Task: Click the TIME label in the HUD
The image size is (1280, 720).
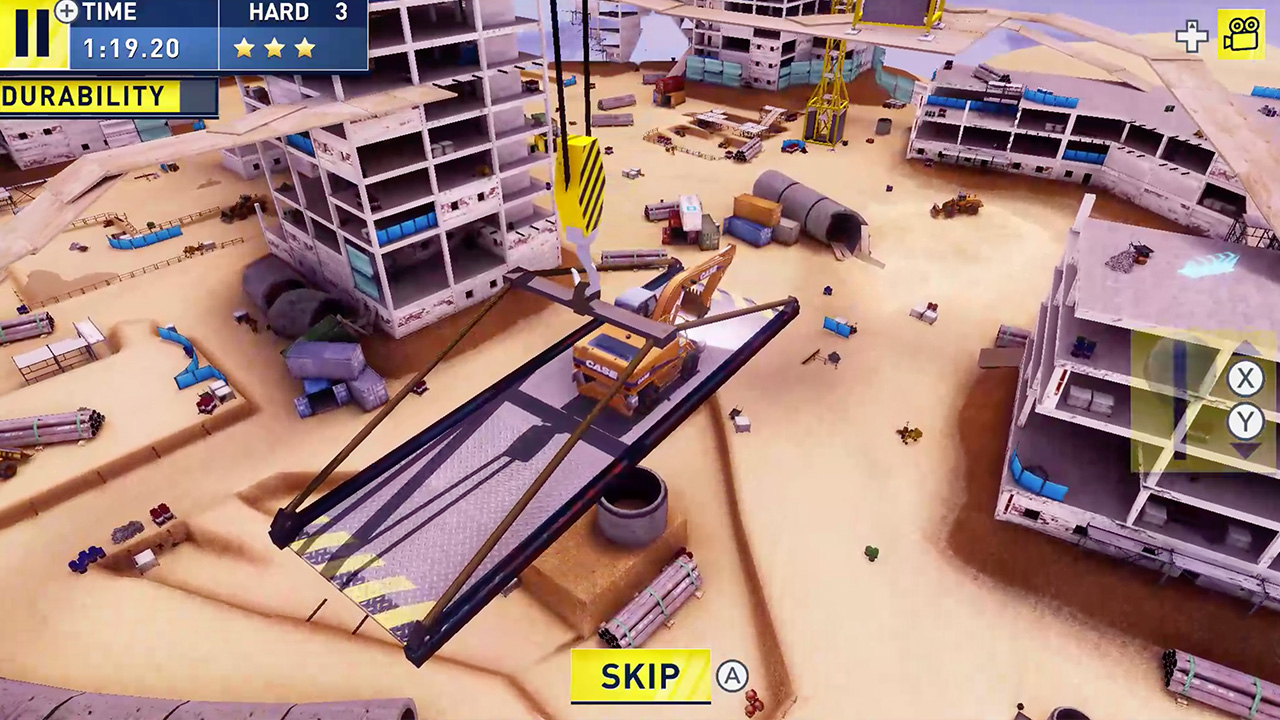Action: tap(110, 13)
